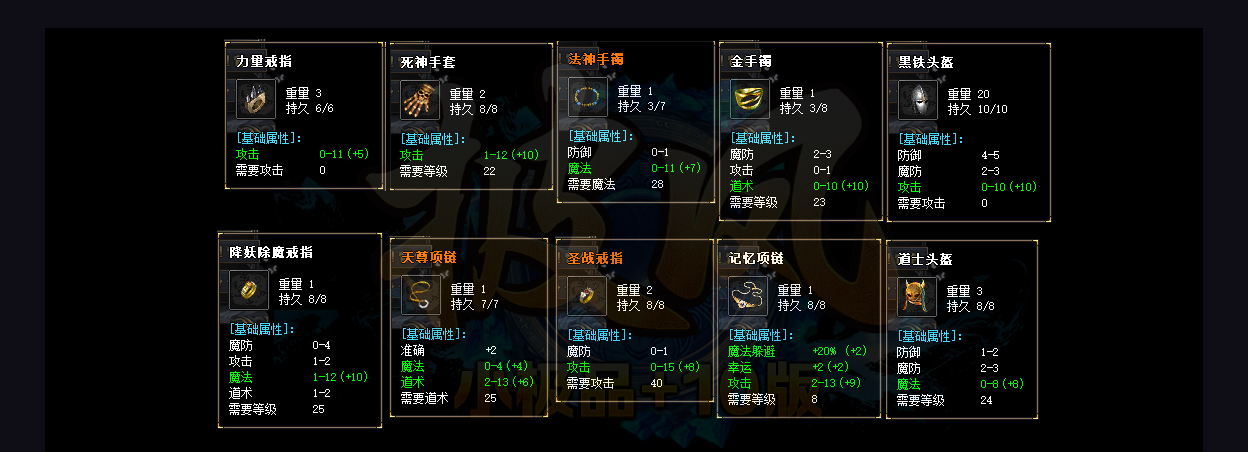Choose the 法神手镯 bracelet icon
Screen dimensions: 1248x452
click(588, 97)
